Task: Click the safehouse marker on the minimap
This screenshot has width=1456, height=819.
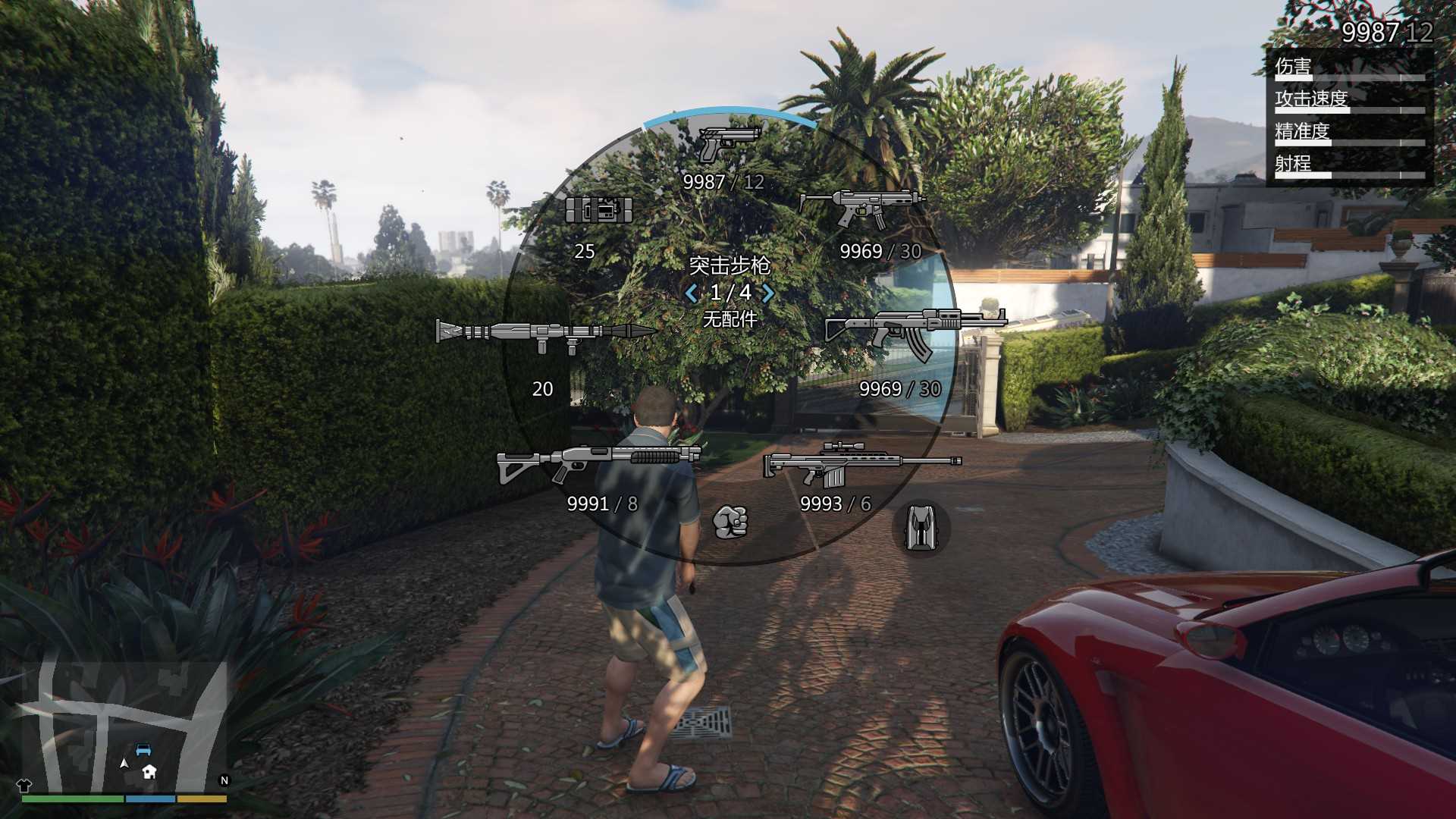Action: click(x=149, y=772)
